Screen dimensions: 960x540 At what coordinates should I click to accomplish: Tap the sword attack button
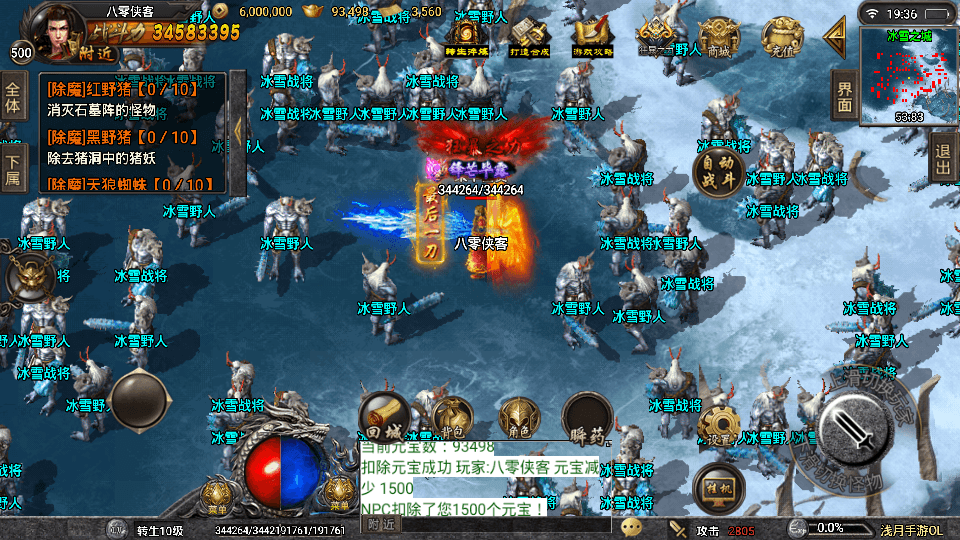[857, 427]
